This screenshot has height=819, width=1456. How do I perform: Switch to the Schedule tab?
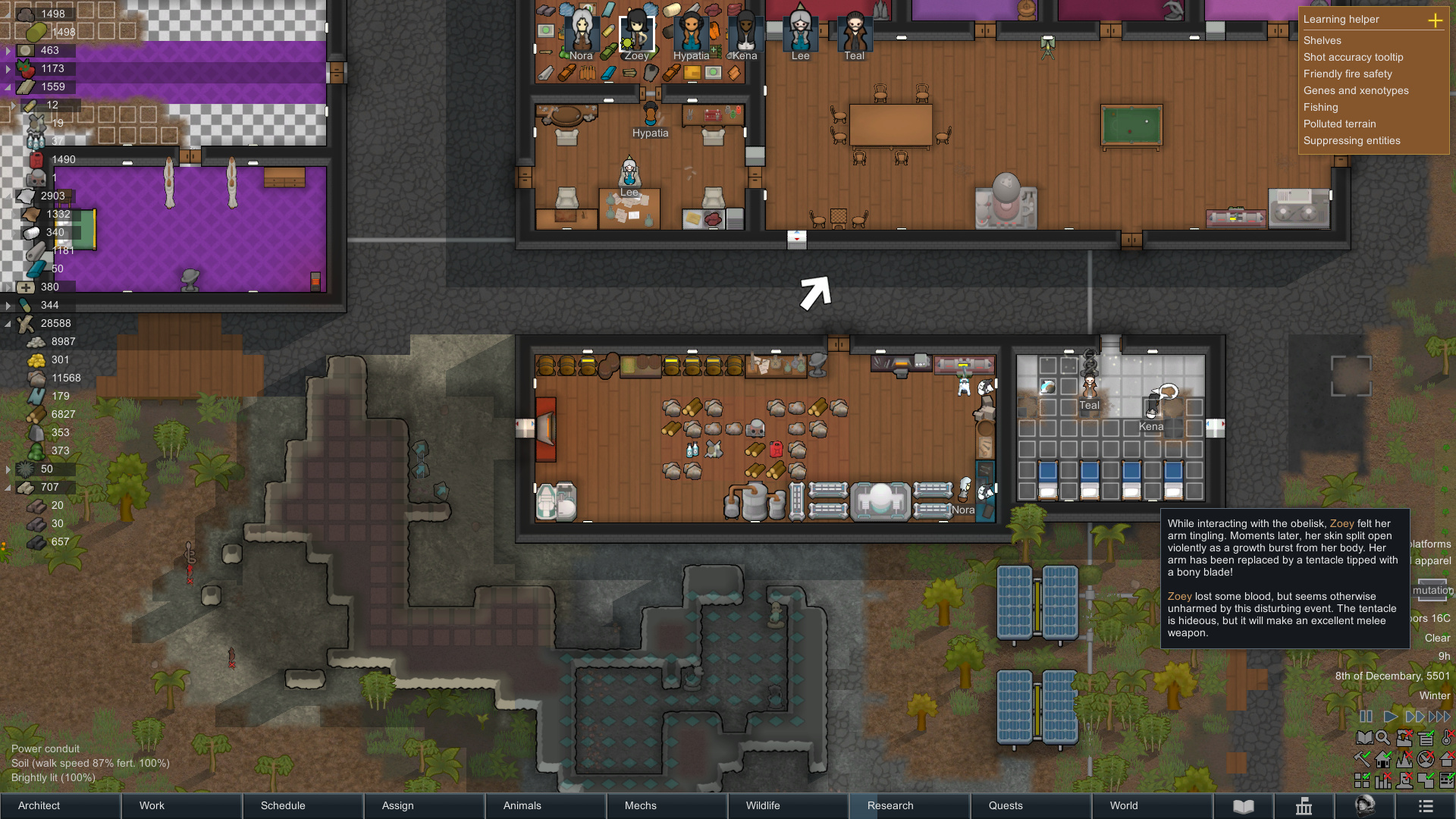[303, 805]
